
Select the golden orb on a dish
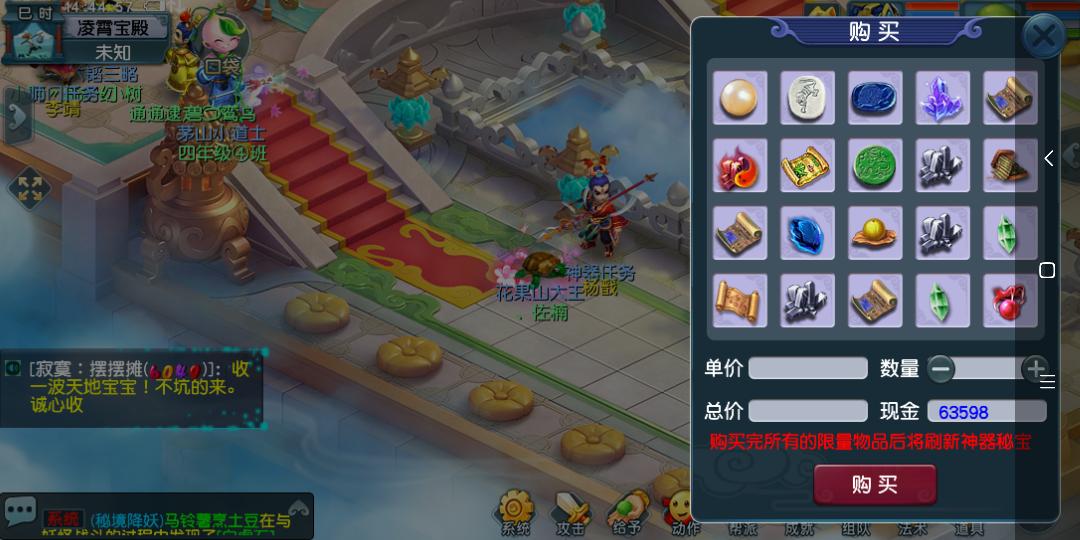[x=875, y=233]
